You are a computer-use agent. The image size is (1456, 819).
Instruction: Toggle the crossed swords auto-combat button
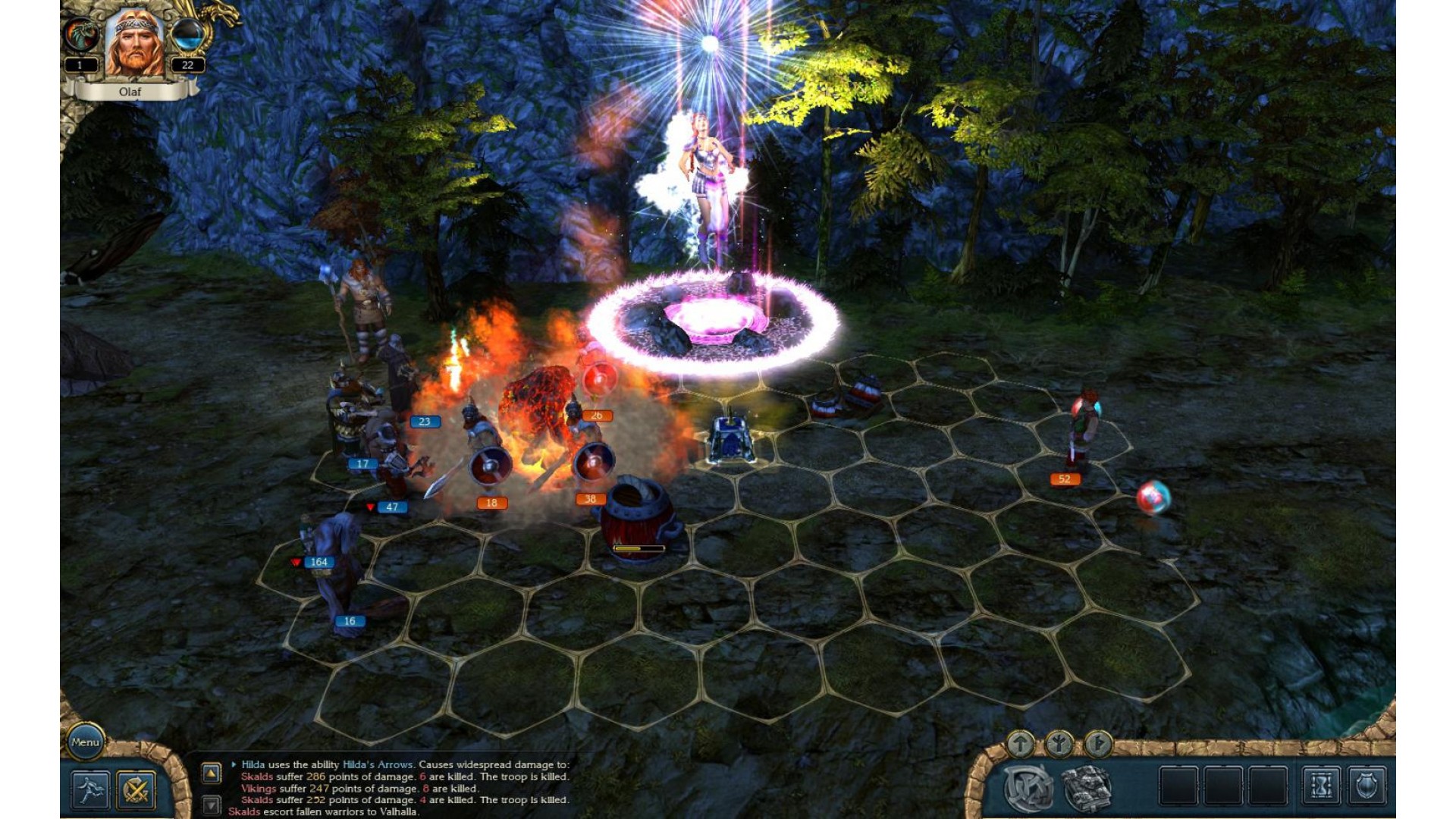pyautogui.click(x=136, y=789)
